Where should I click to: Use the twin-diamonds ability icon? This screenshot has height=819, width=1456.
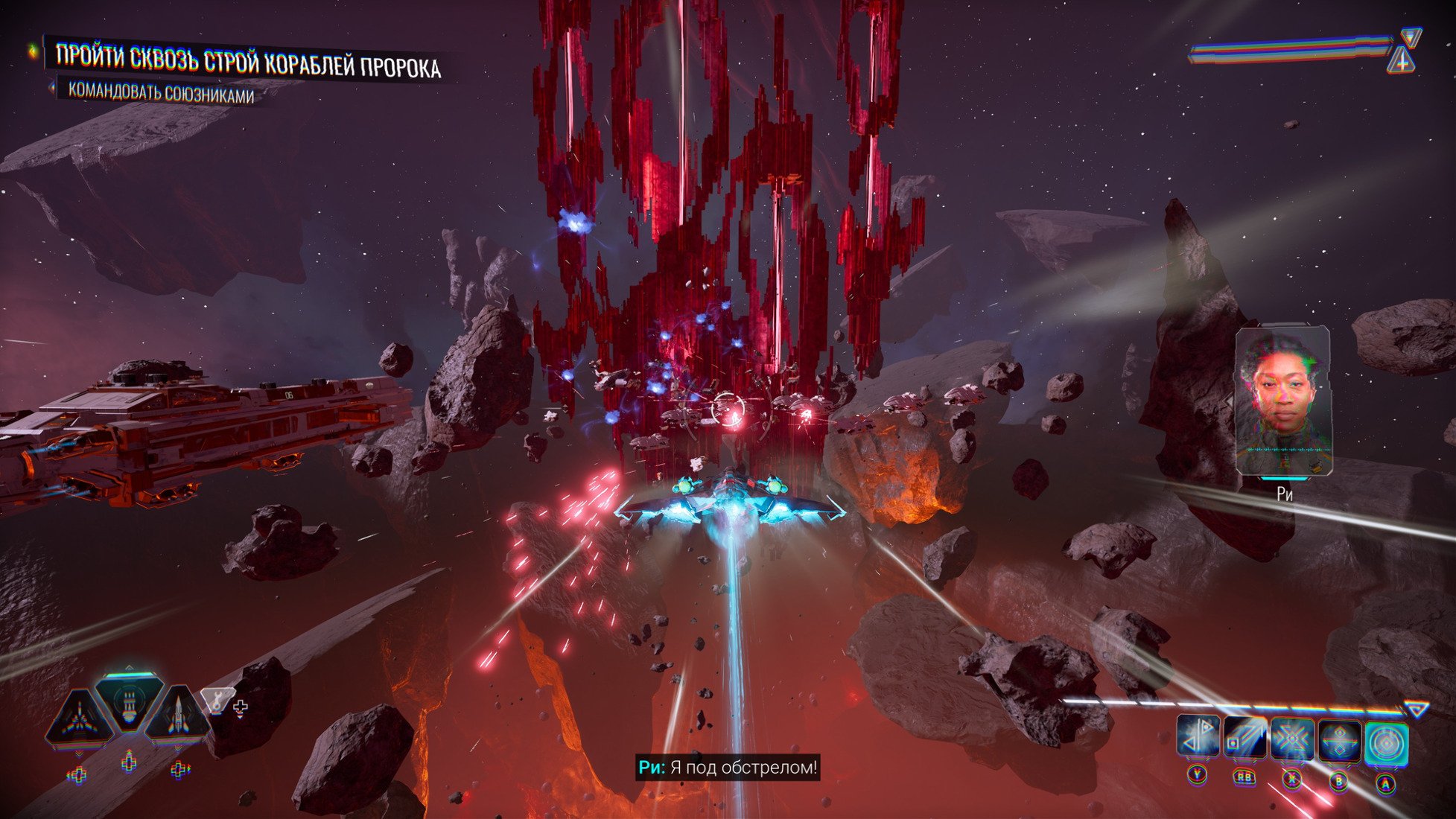pos(1339,742)
